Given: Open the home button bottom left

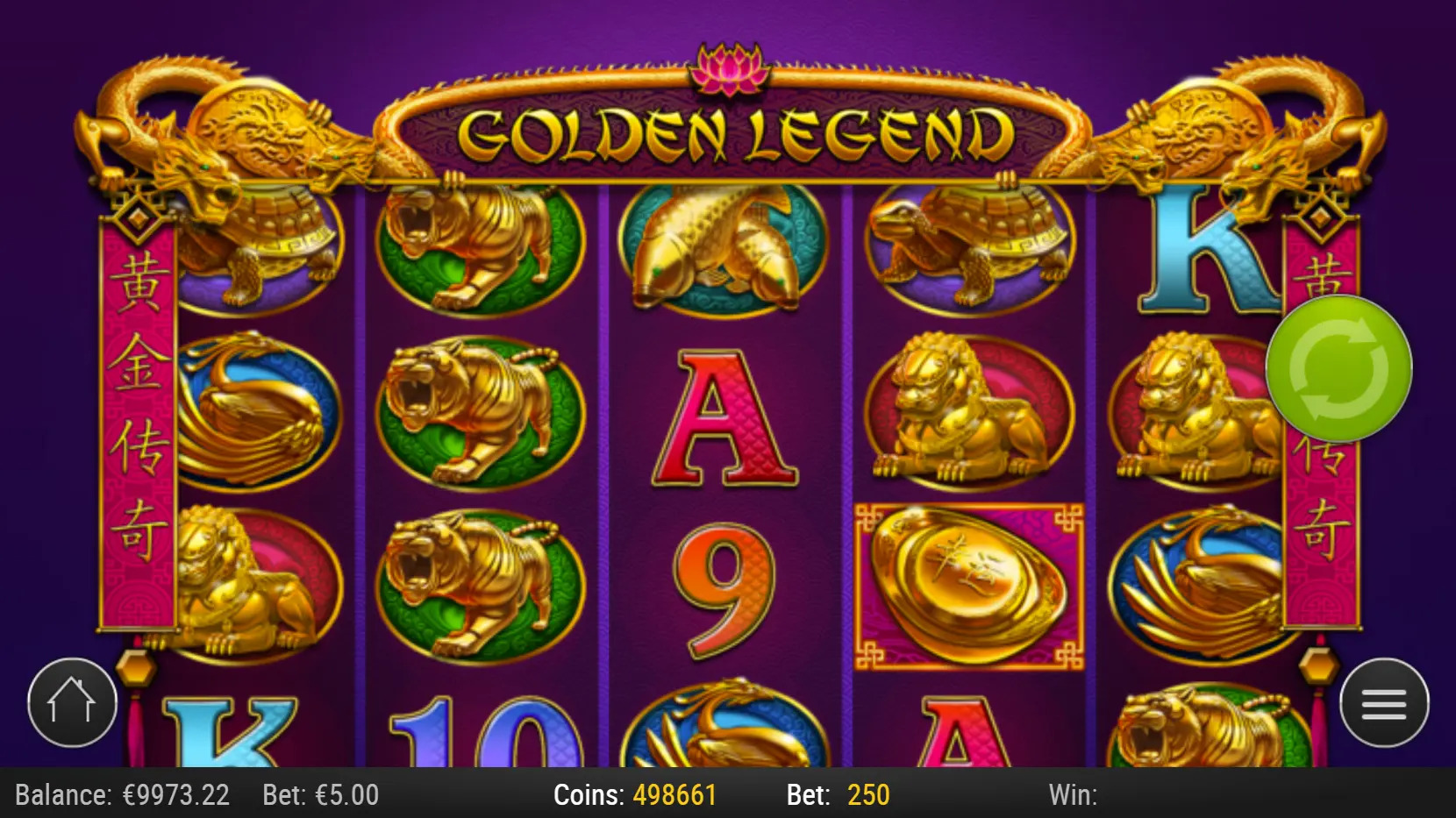Looking at the screenshot, I should tap(70, 702).
